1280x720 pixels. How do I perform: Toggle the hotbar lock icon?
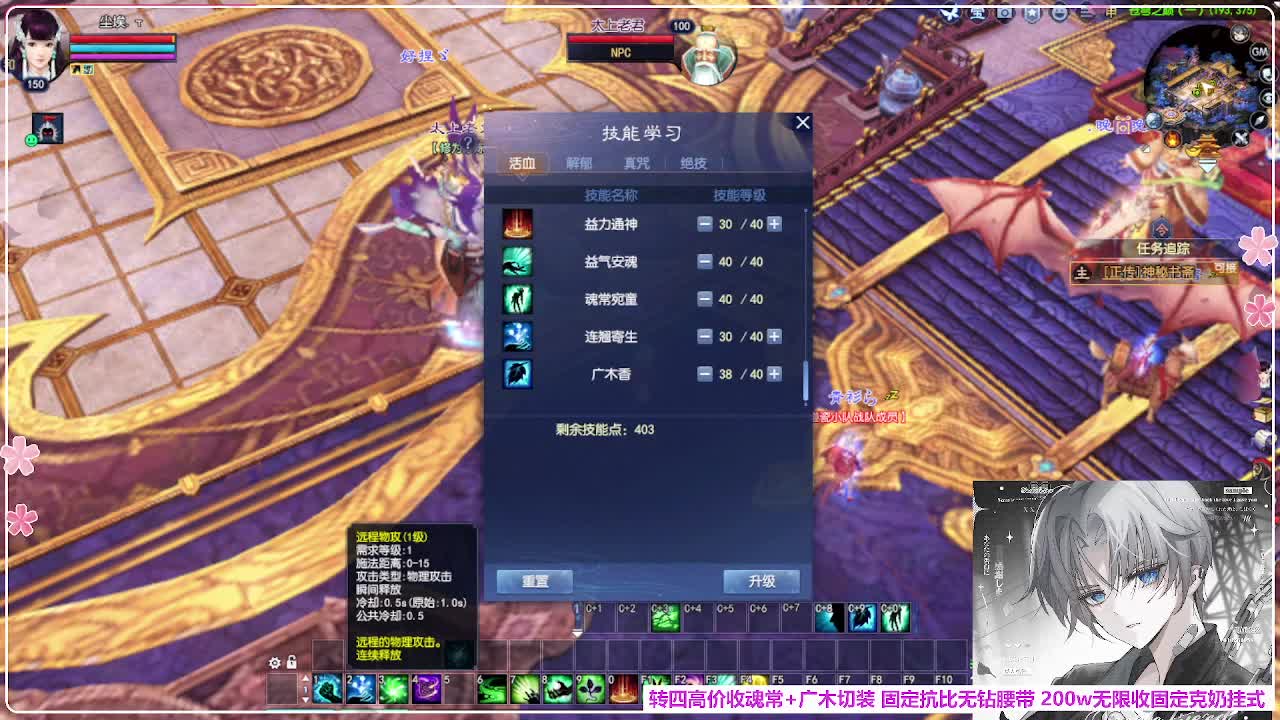(x=291, y=662)
